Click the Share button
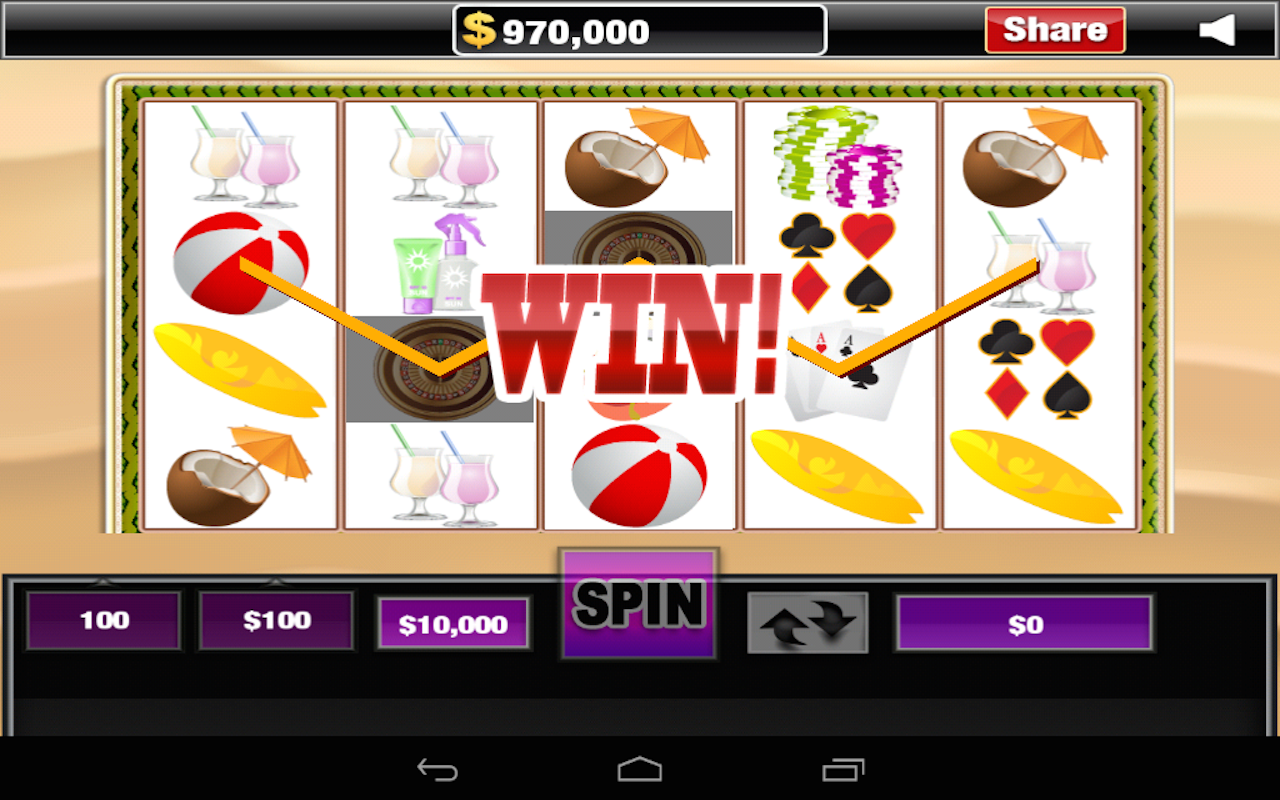The width and height of the screenshot is (1280, 800). [1055, 30]
